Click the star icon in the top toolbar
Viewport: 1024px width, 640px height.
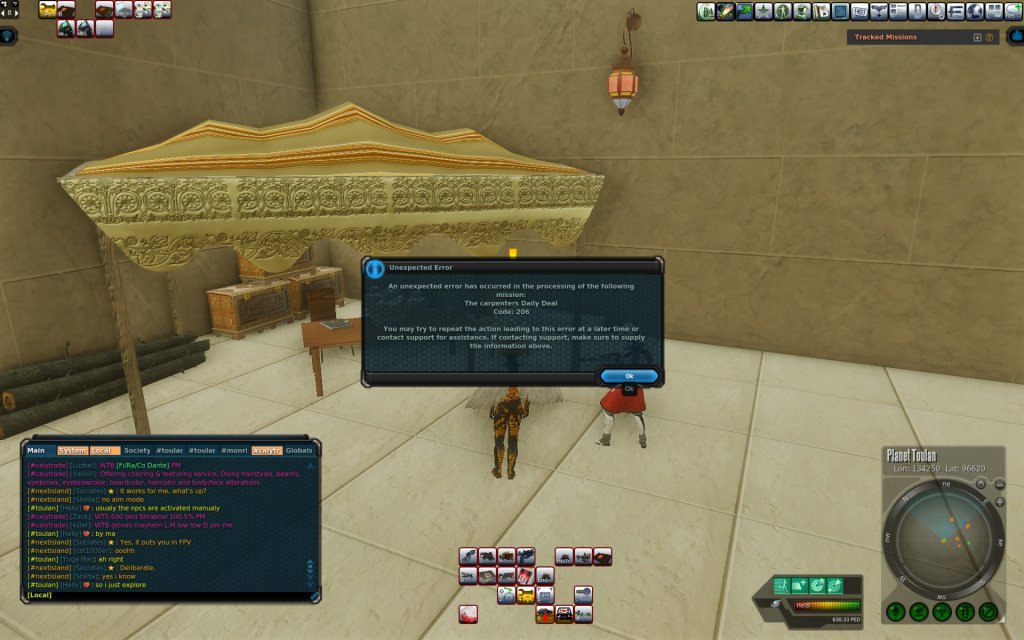coord(764,11)
